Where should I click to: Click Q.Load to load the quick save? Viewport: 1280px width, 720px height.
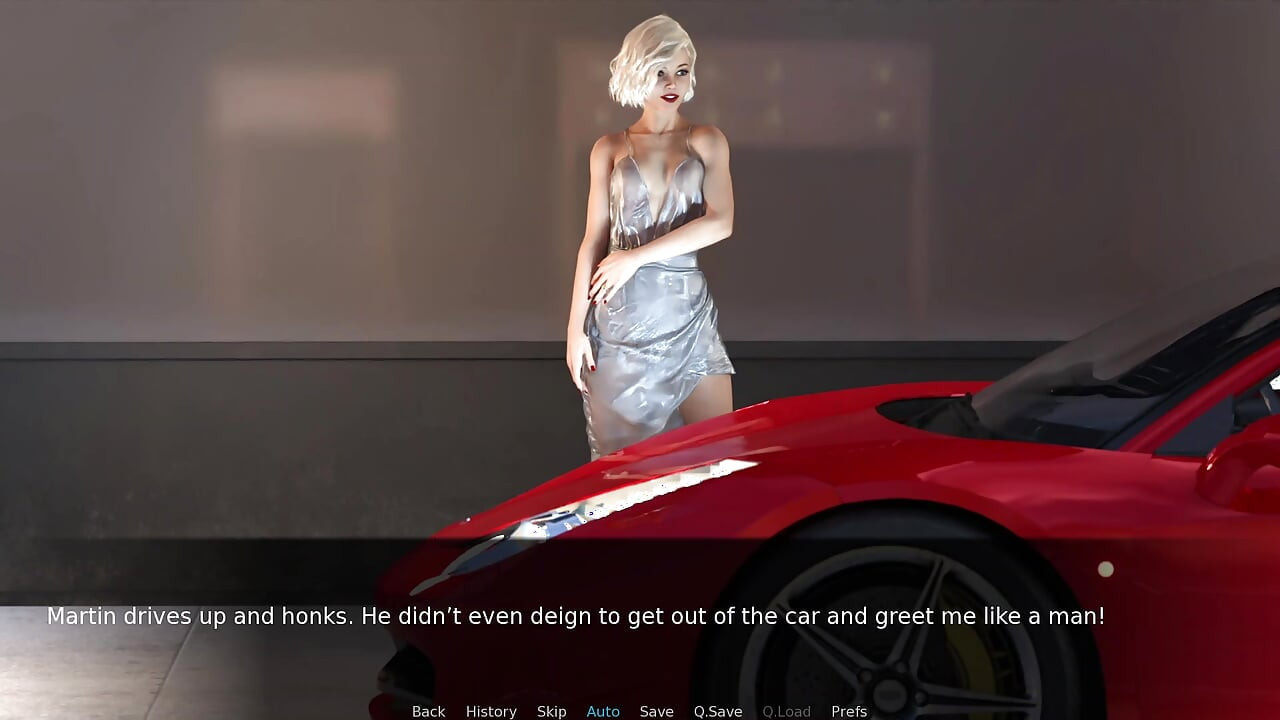786,711
